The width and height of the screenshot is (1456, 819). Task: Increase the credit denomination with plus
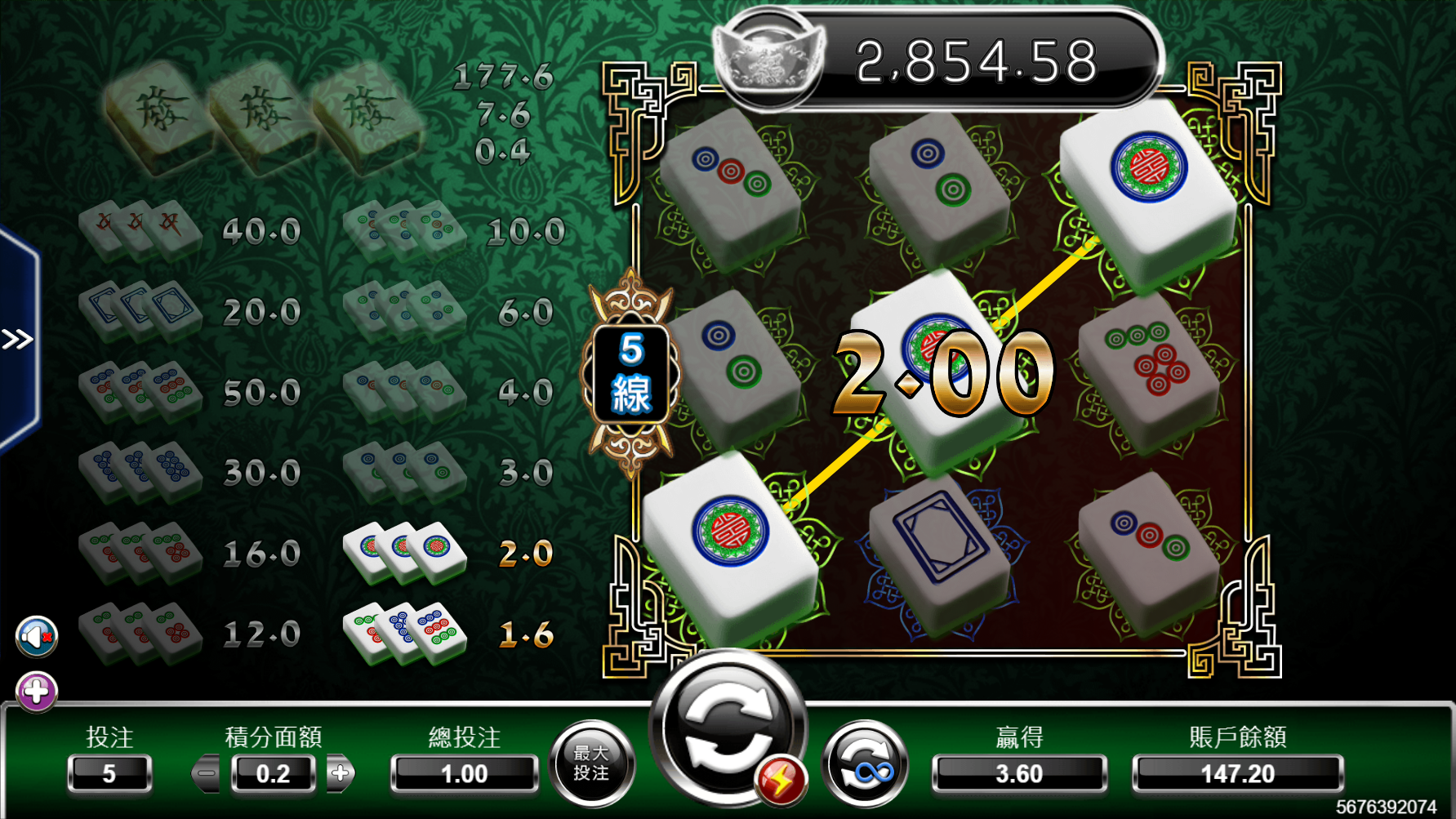click(x=341, y=773)
